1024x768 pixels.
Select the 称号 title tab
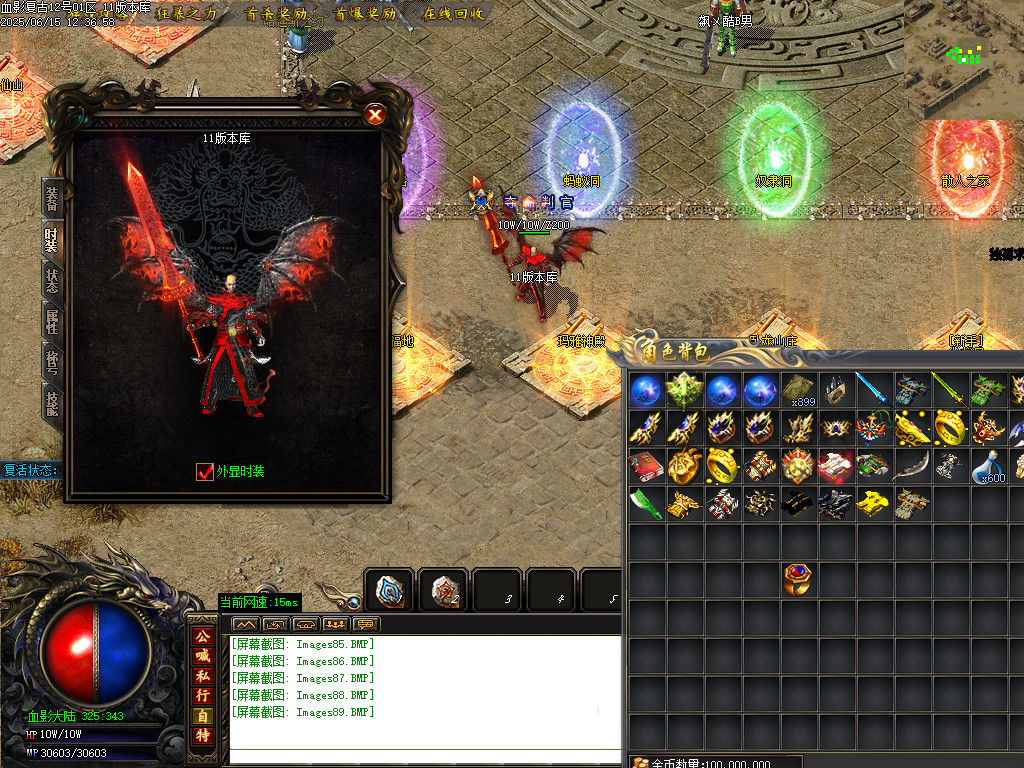pyautogui.click(x=51, y=360)
